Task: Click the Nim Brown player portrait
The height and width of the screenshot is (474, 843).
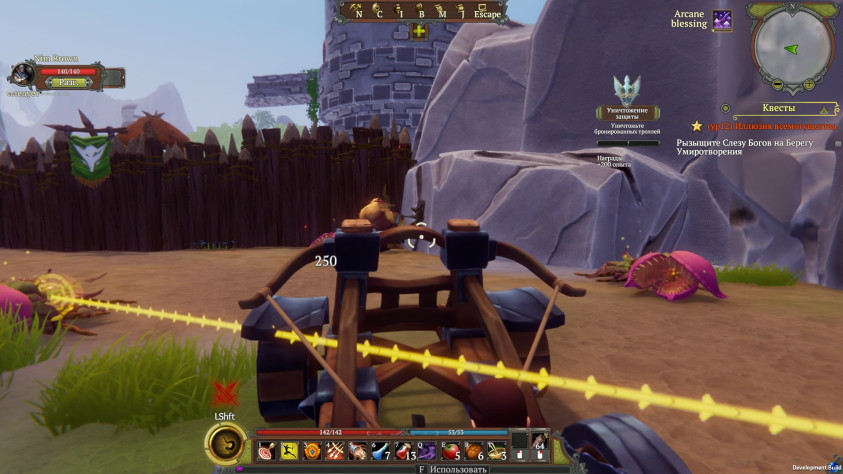Action: pyautogui.click(x=22, y=74)
